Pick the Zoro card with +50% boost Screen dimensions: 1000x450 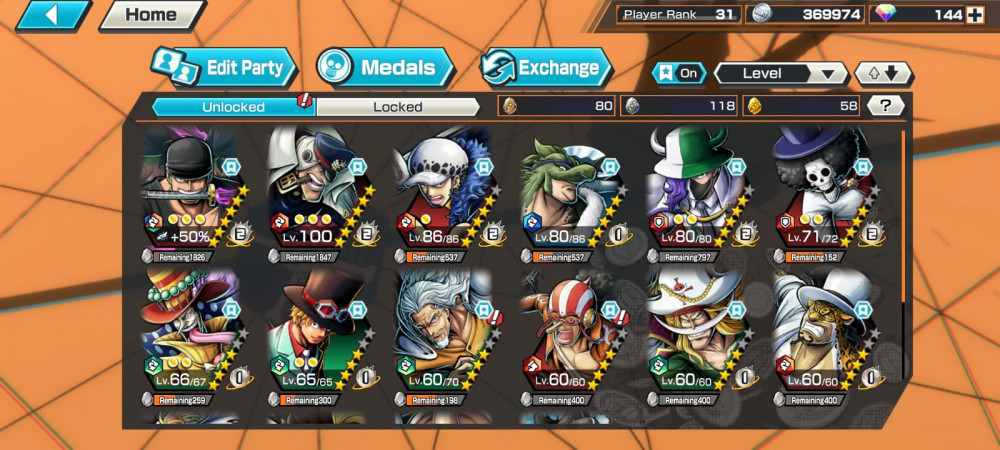coord(192,192)
